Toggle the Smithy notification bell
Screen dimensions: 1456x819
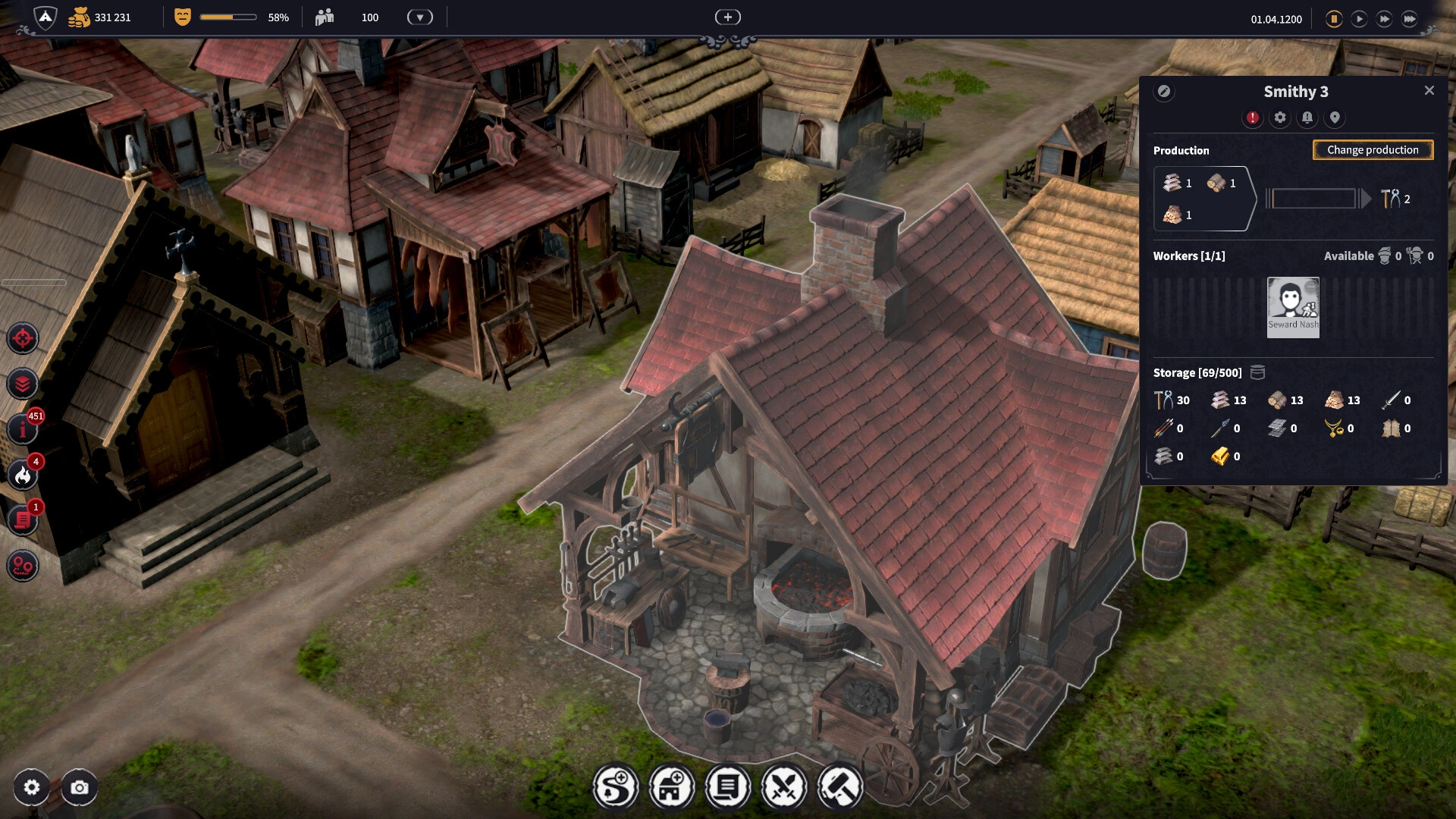(1307, 118)
